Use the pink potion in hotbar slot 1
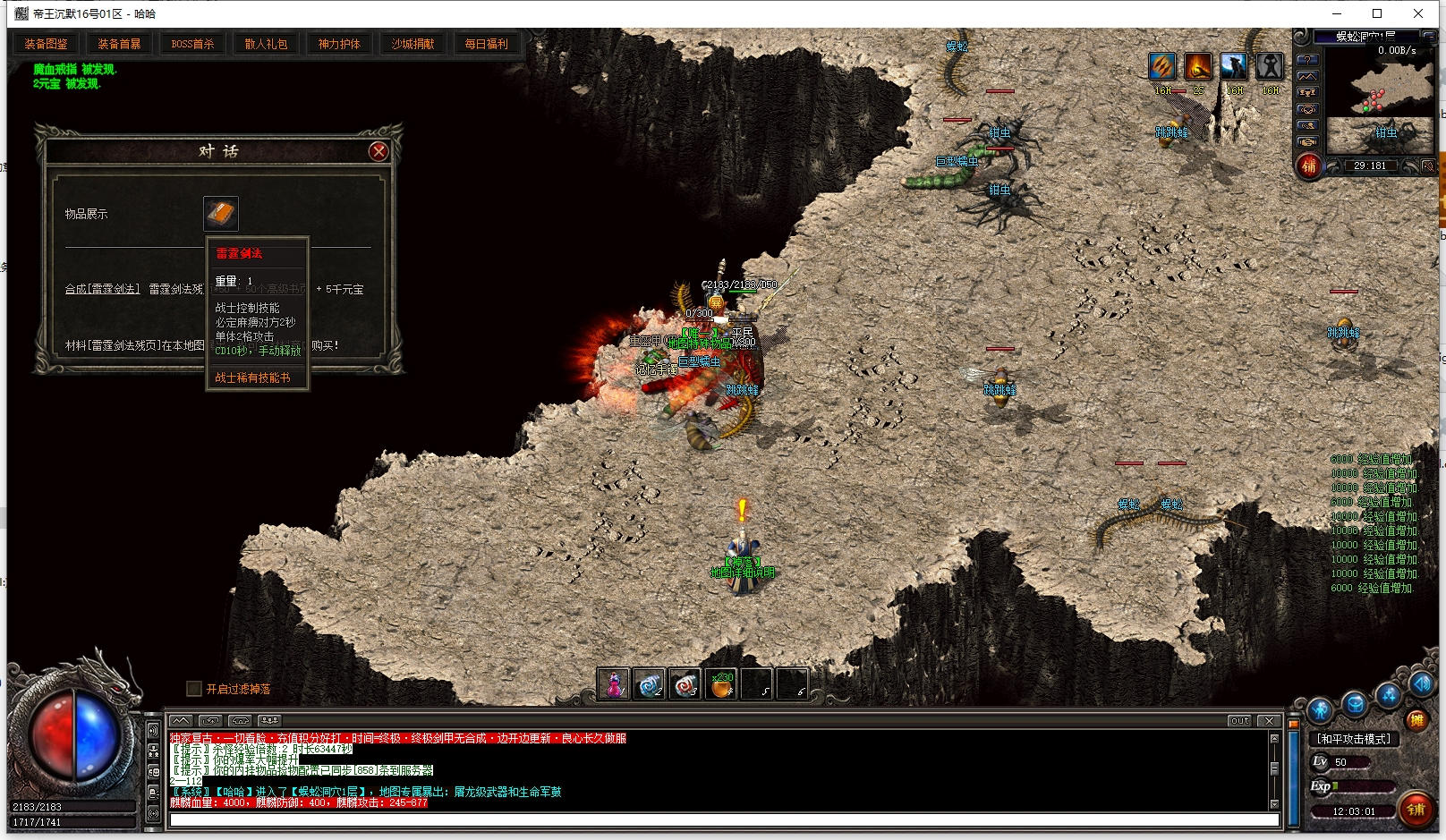 (614, 684)
